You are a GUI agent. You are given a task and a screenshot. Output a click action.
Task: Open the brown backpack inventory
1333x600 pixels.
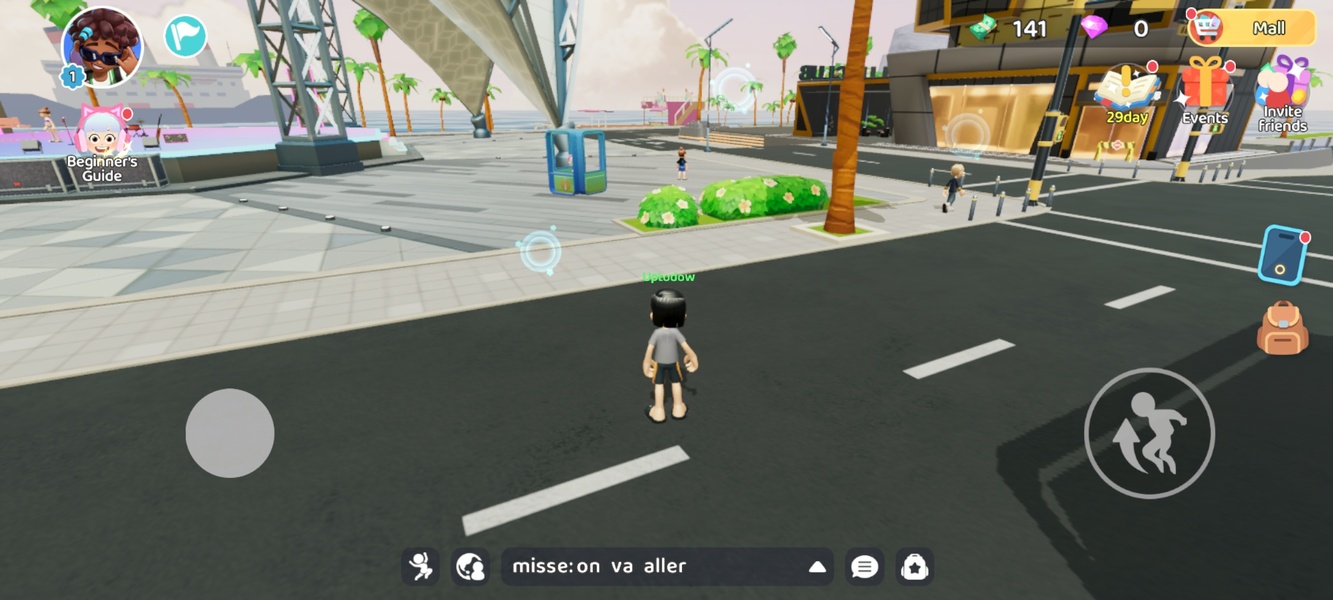(x=1282, y=328)
